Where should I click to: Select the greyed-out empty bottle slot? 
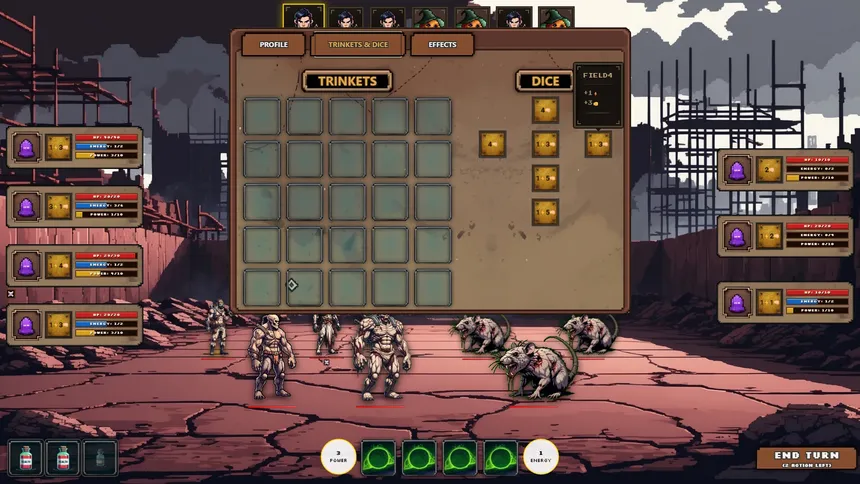click(100, 458)
